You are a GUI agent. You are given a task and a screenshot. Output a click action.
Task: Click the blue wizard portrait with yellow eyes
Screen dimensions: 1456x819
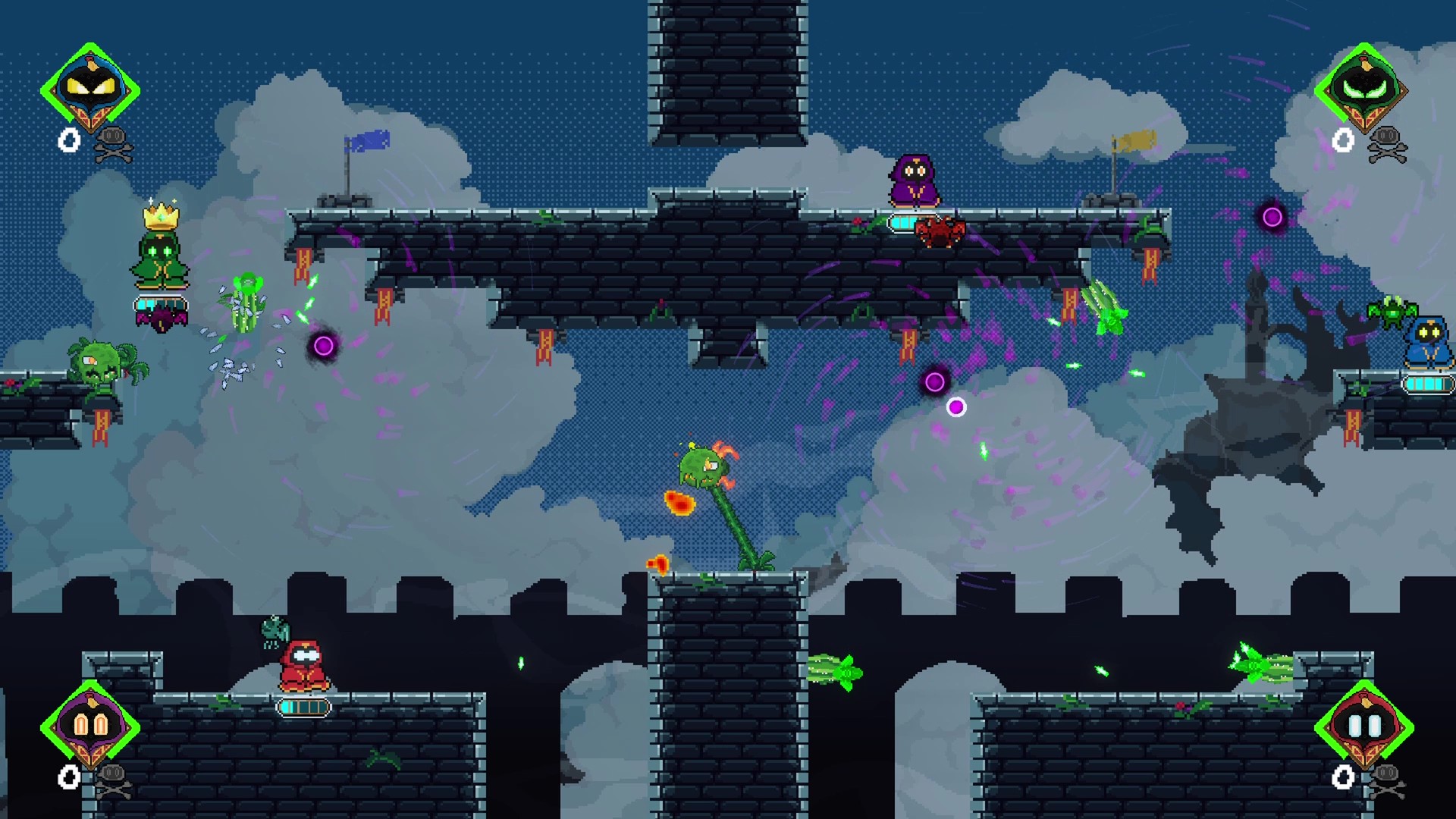point(90,89)
